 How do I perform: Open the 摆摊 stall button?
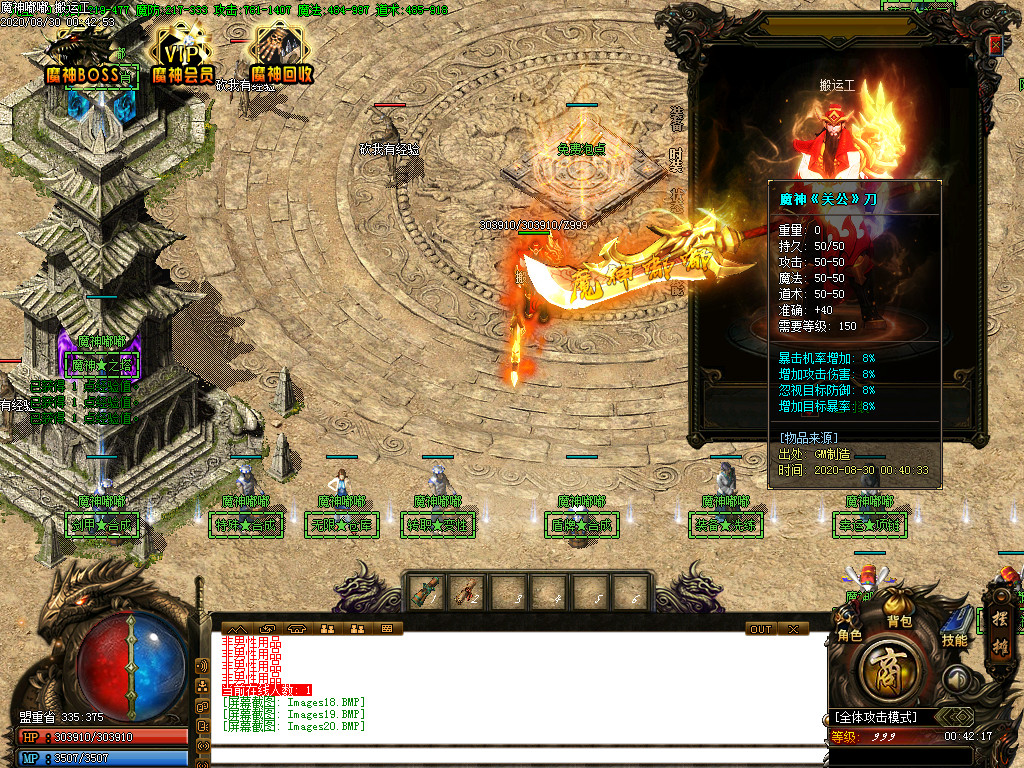point(1000,633)
